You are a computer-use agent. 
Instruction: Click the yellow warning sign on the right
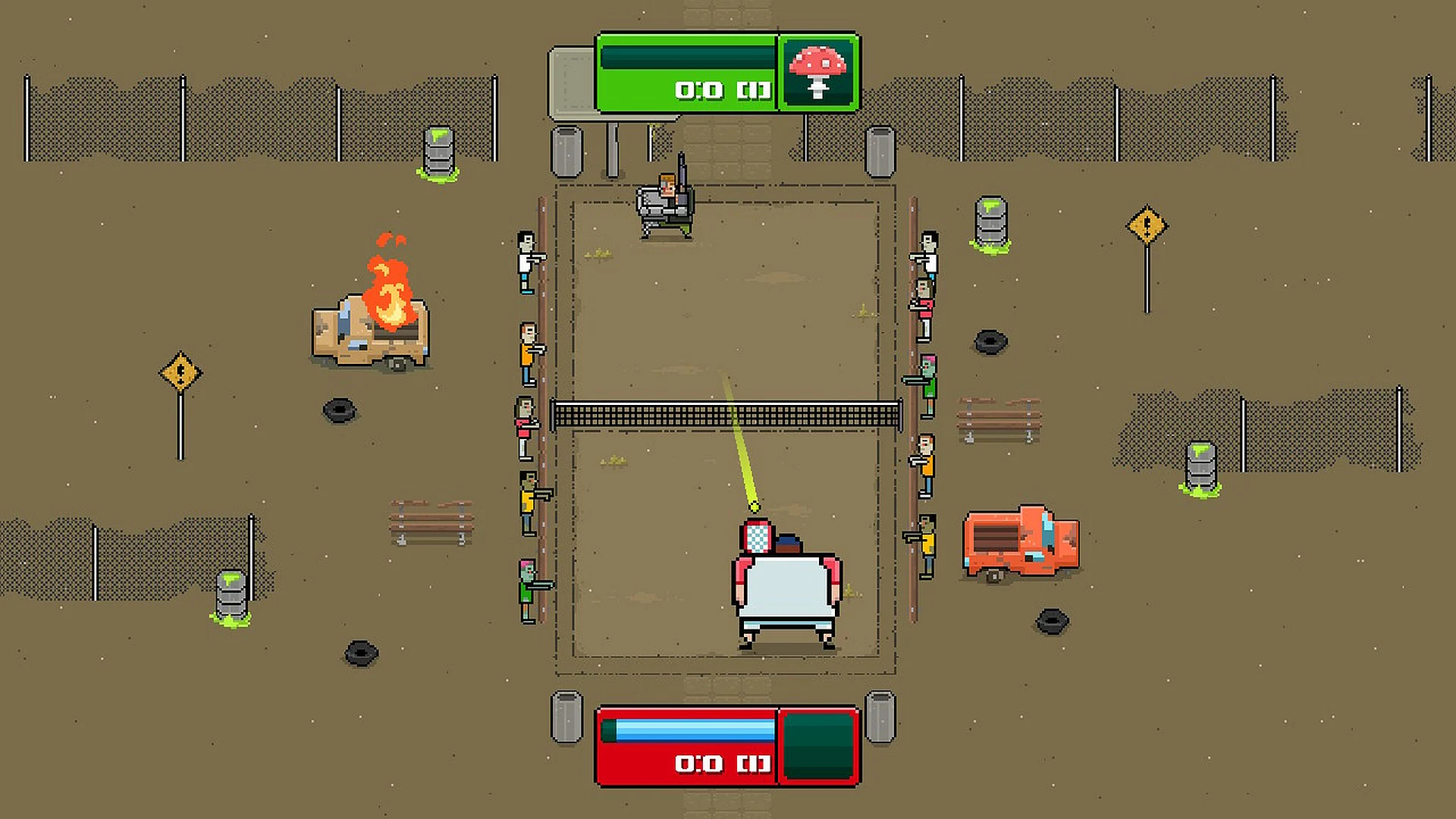click(1147, 226)
